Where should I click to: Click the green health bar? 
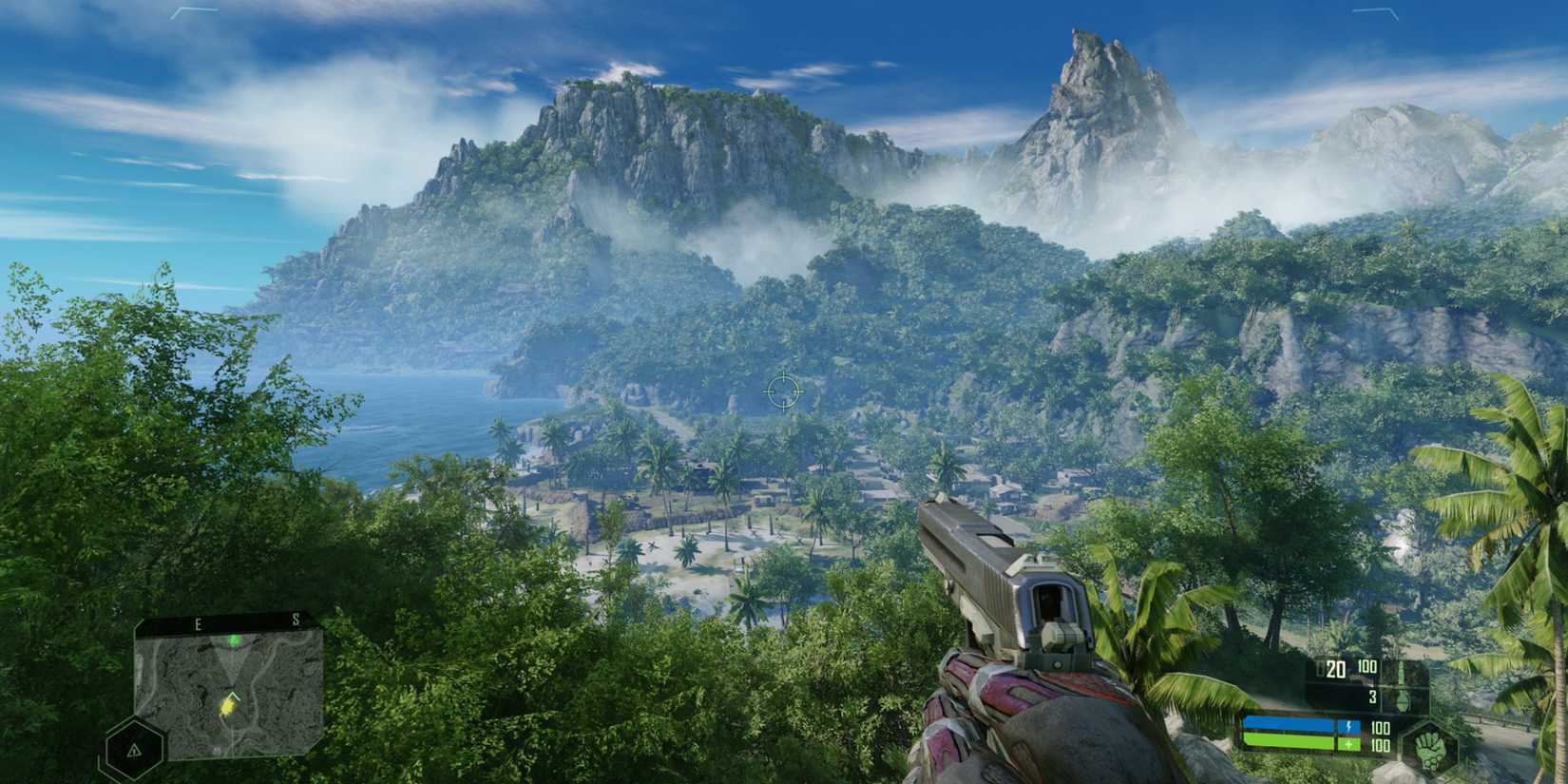1289,743
